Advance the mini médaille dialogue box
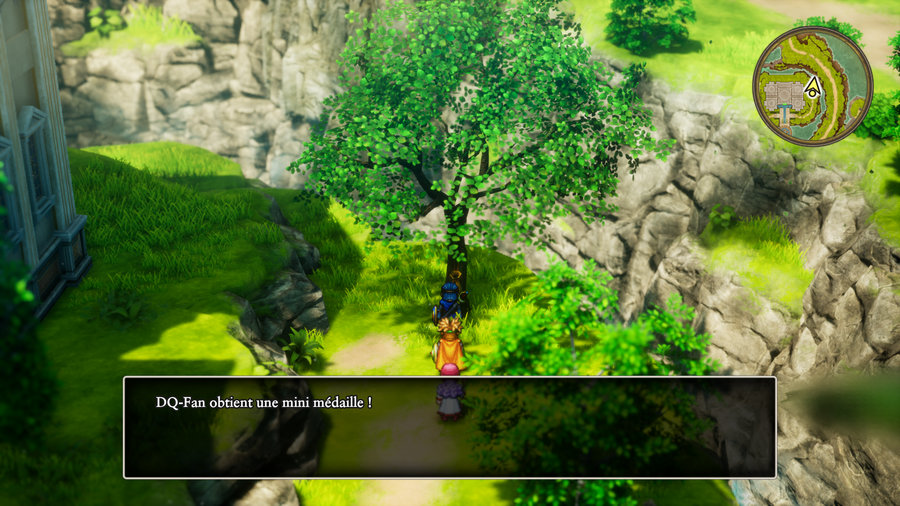The image size is (900, 506). (x=449, y=427)
